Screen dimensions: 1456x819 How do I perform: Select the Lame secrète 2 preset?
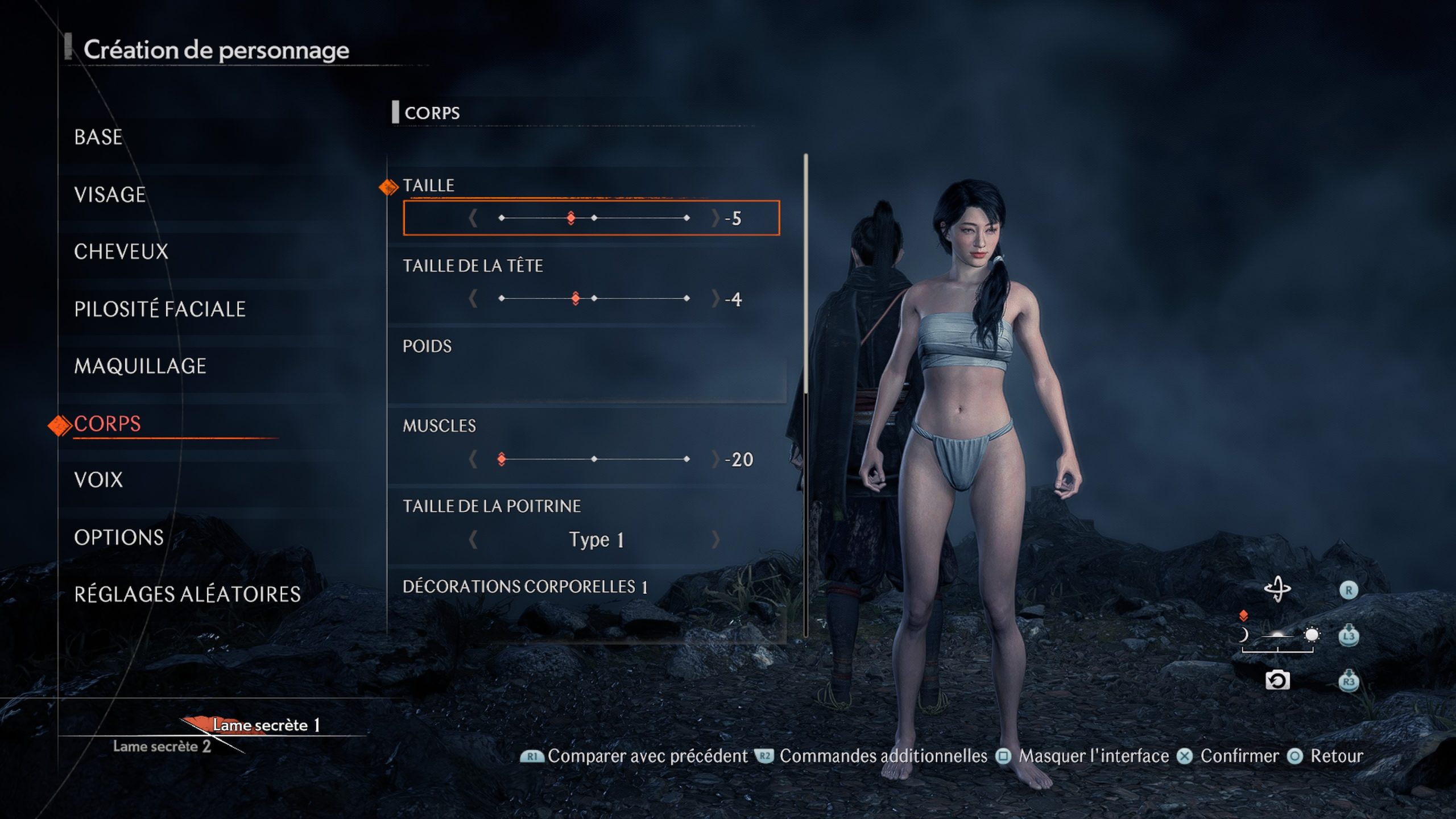tap(162, 746)
